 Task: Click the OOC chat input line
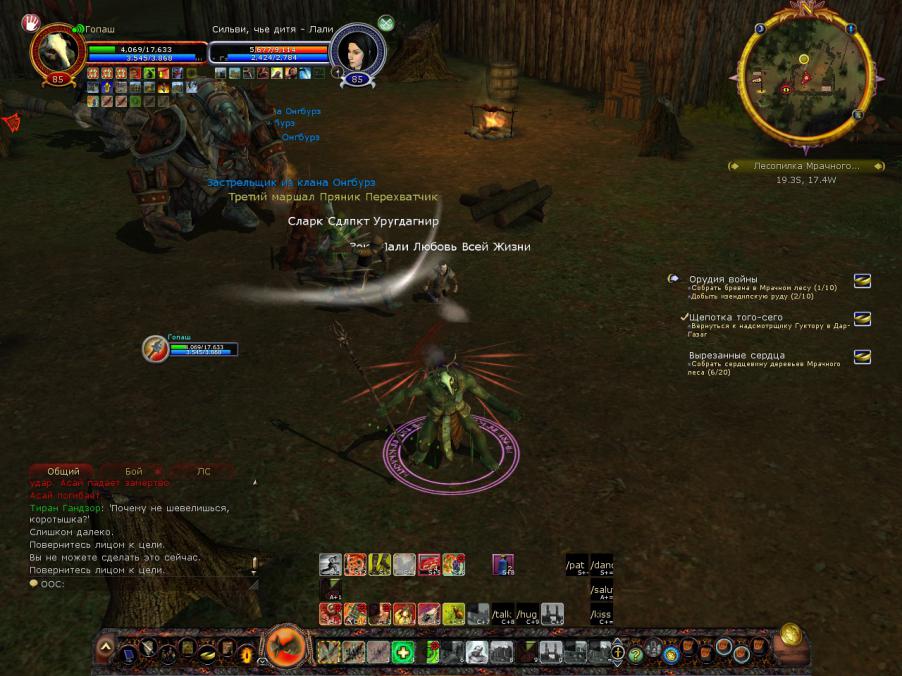(x=140, y=584)
